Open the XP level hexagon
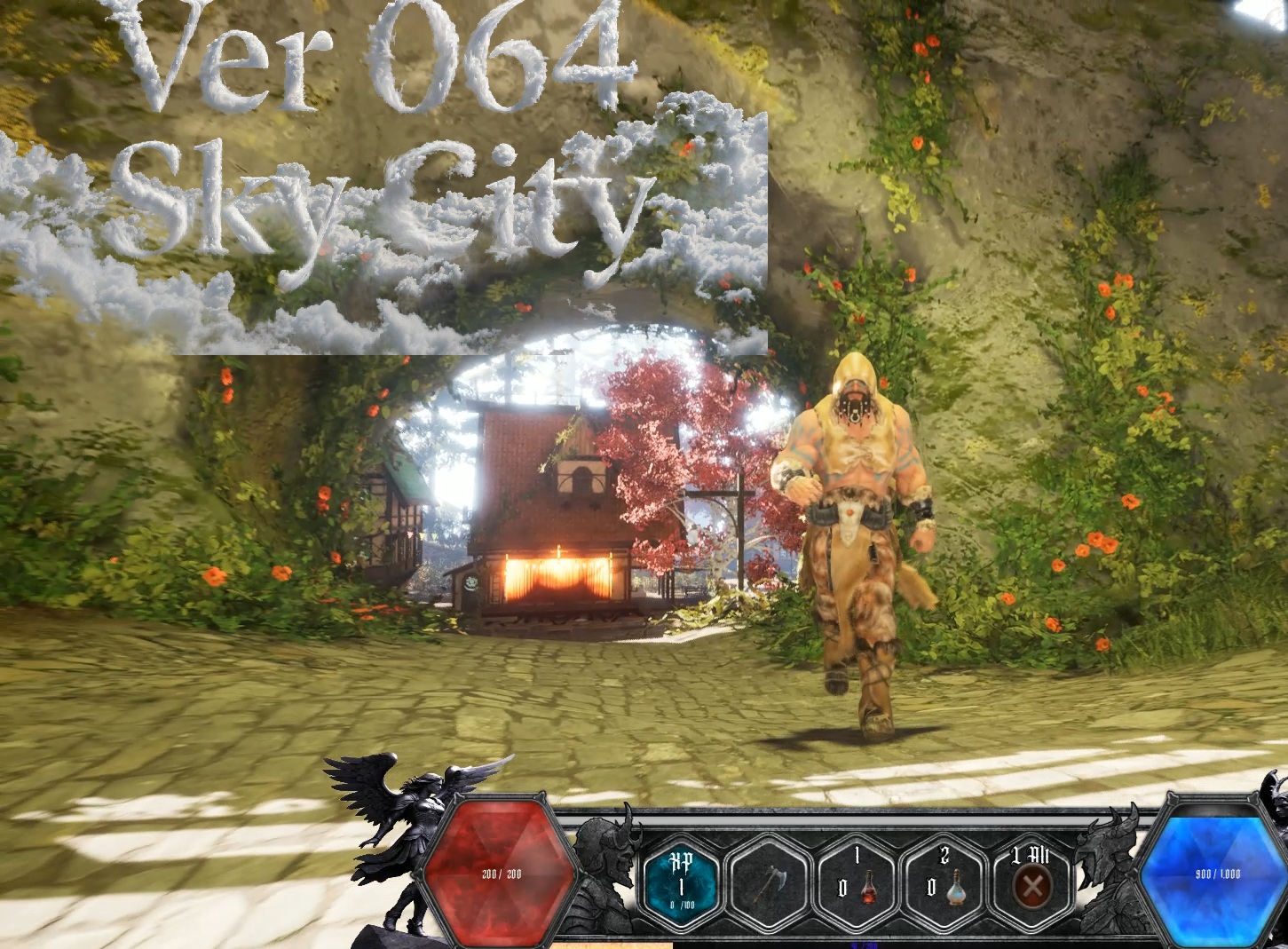The height and width of the screenshot is (949, 1288). tap(682, 882)
